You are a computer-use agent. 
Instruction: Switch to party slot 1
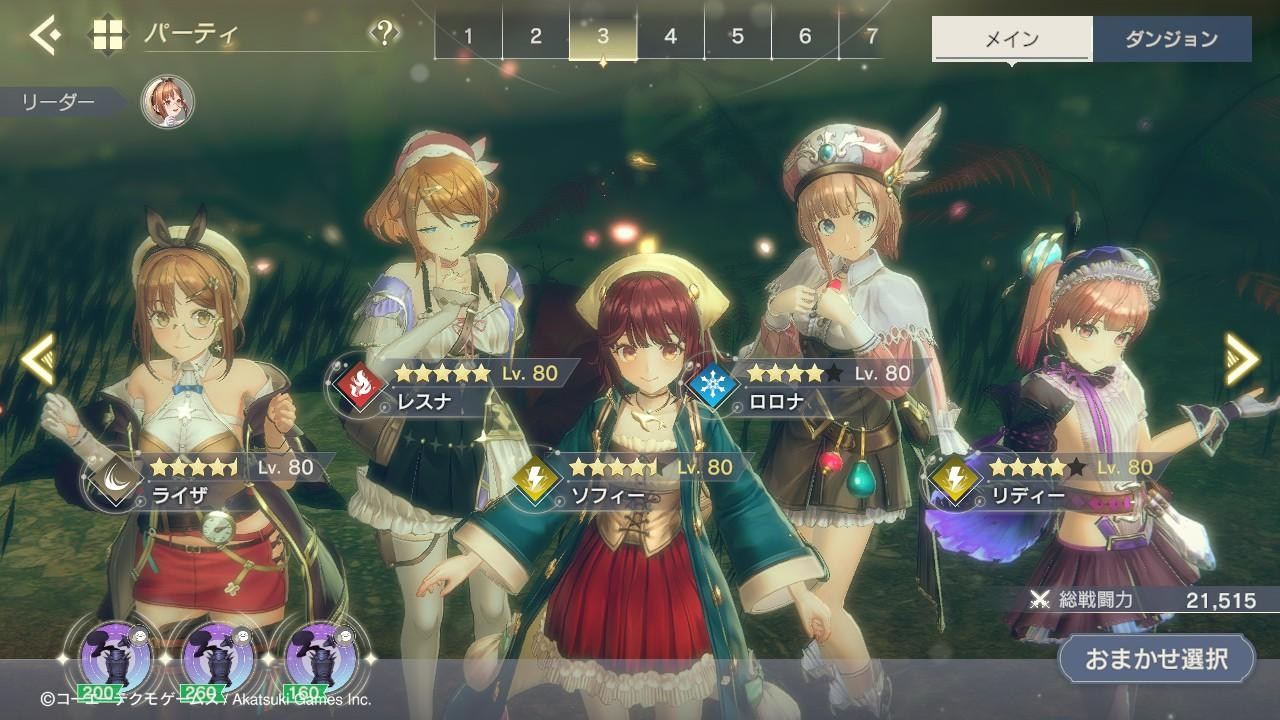click(468, 37)
